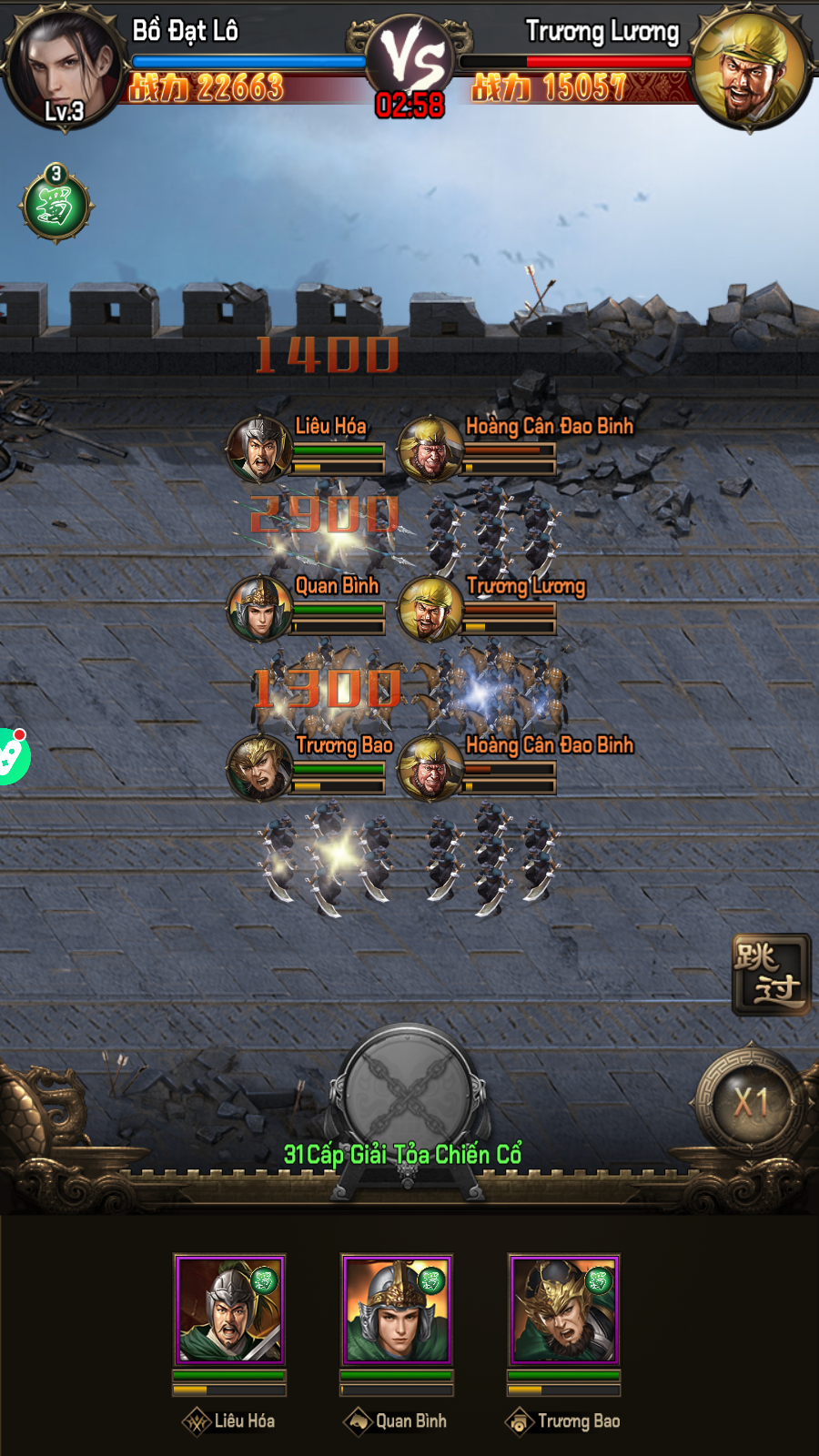Image resolution: width=819 pixels, height=1456 pixels.
Task: View Trương Lương's enemy portrait
Action: [x=751, y=68]
